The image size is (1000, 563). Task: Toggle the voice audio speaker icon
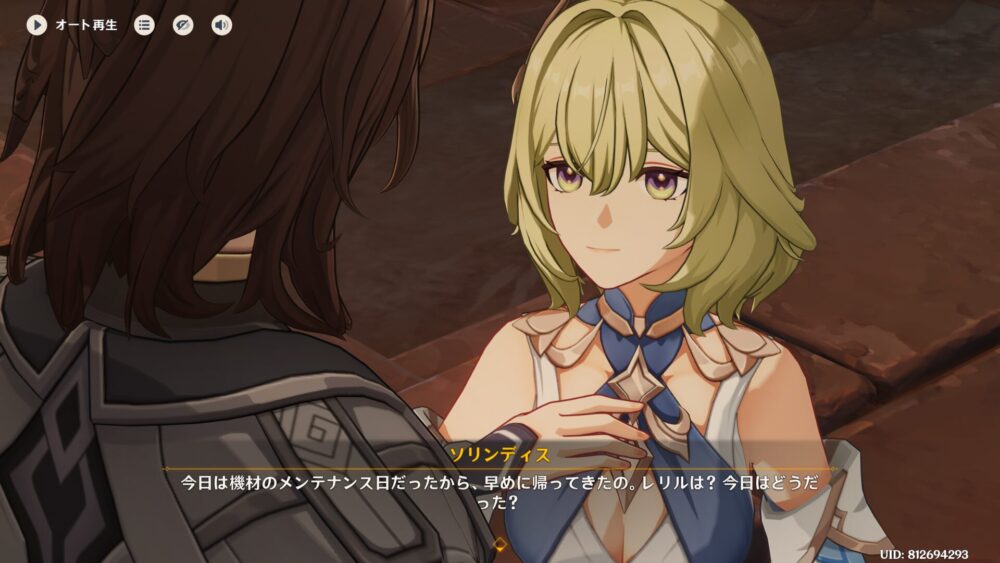point(221,25)
